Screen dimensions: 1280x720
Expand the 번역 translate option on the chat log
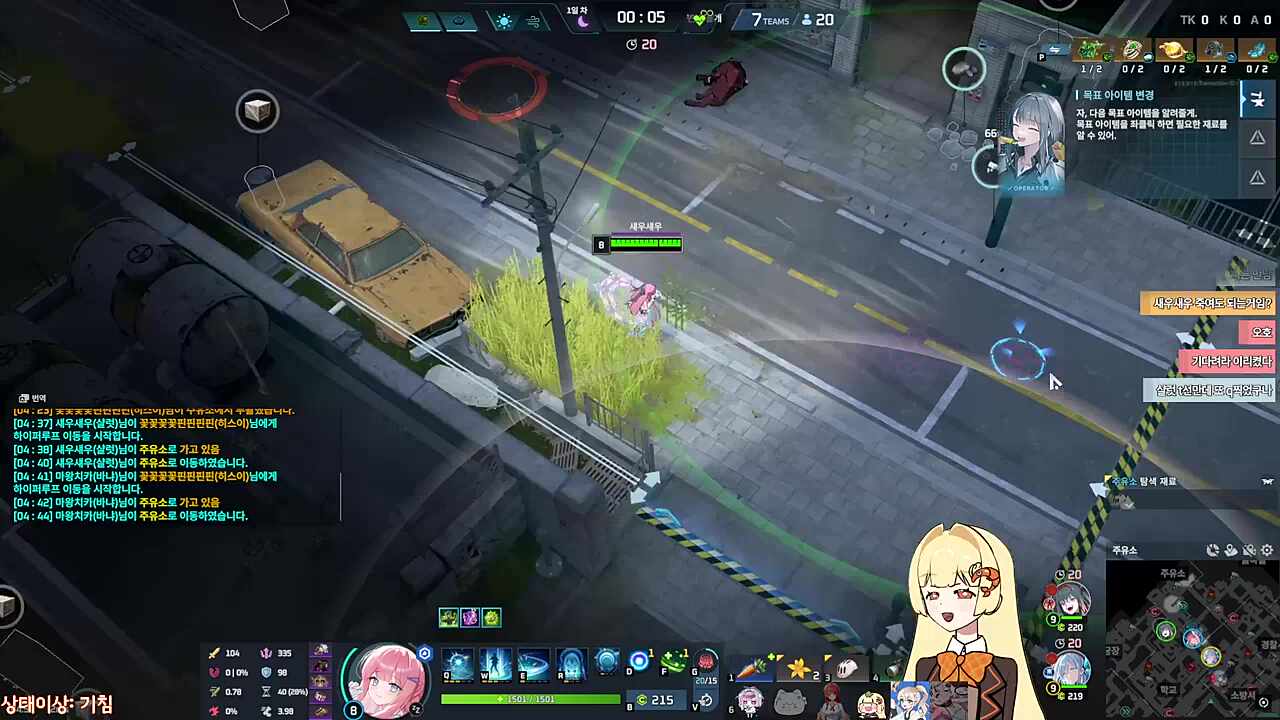coord(32,398)
